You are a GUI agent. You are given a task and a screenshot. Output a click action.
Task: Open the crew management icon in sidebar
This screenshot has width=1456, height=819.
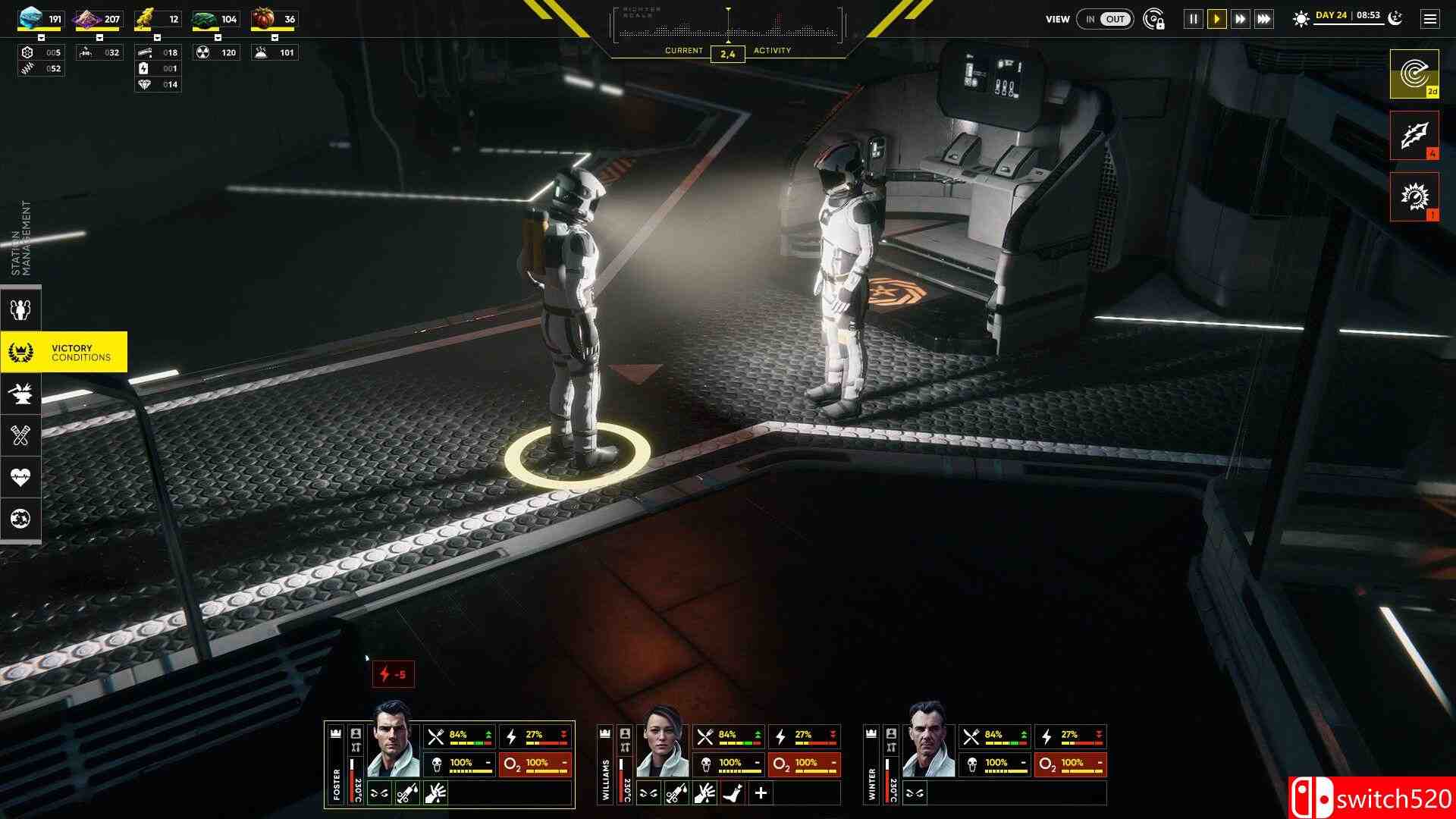click(x=20, y=309)
